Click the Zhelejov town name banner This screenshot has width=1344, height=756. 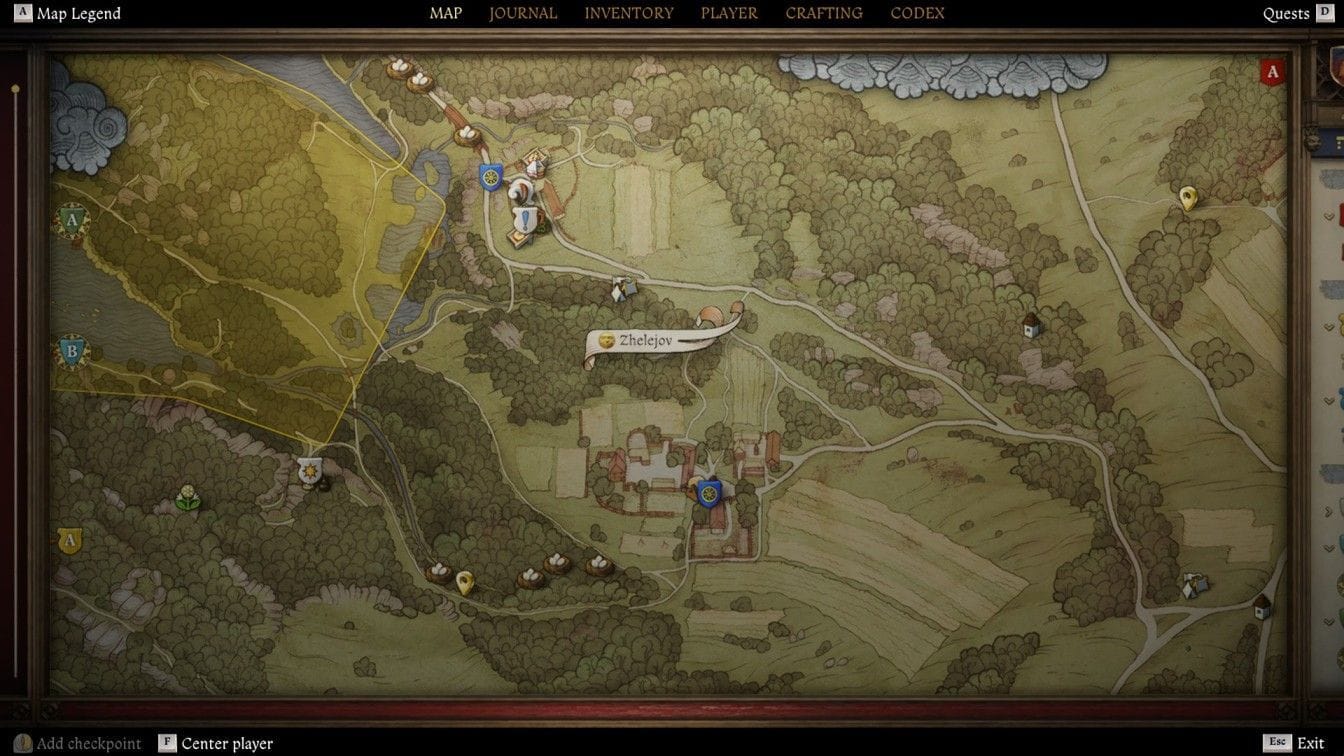[649, 340]
